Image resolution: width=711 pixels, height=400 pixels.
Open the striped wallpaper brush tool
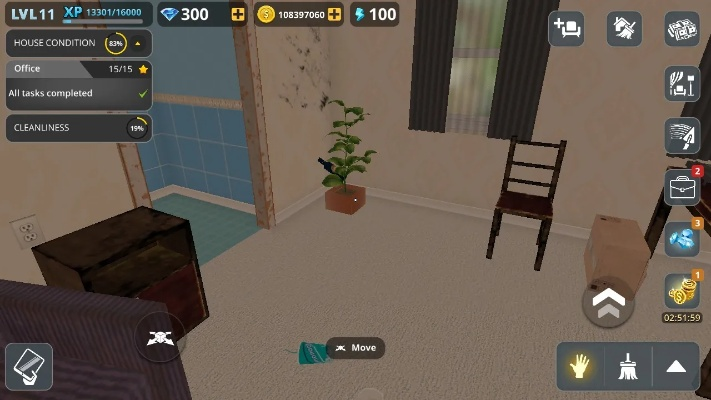point(682,136)
